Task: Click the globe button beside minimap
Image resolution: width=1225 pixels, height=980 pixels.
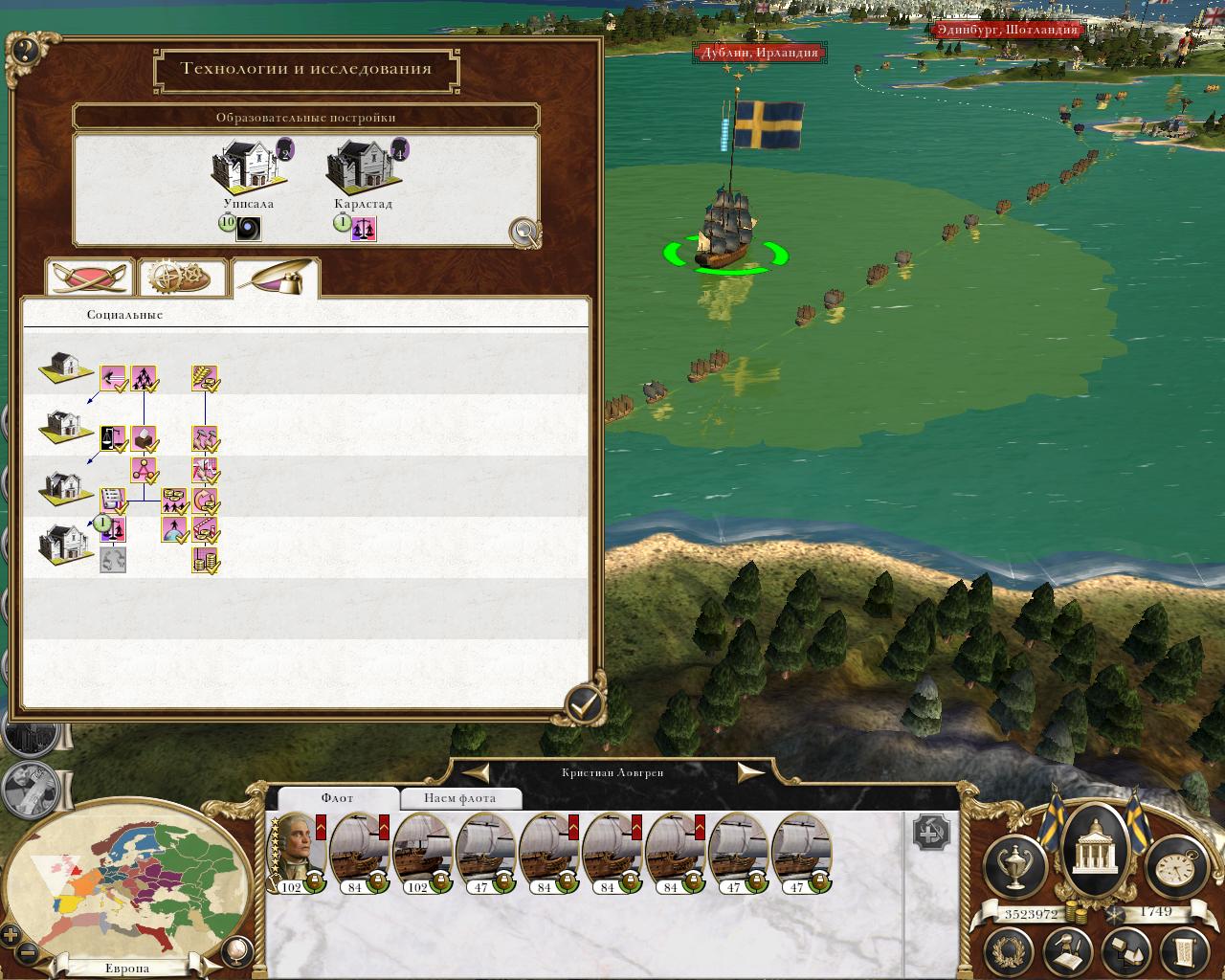Action: pos(234,950)
